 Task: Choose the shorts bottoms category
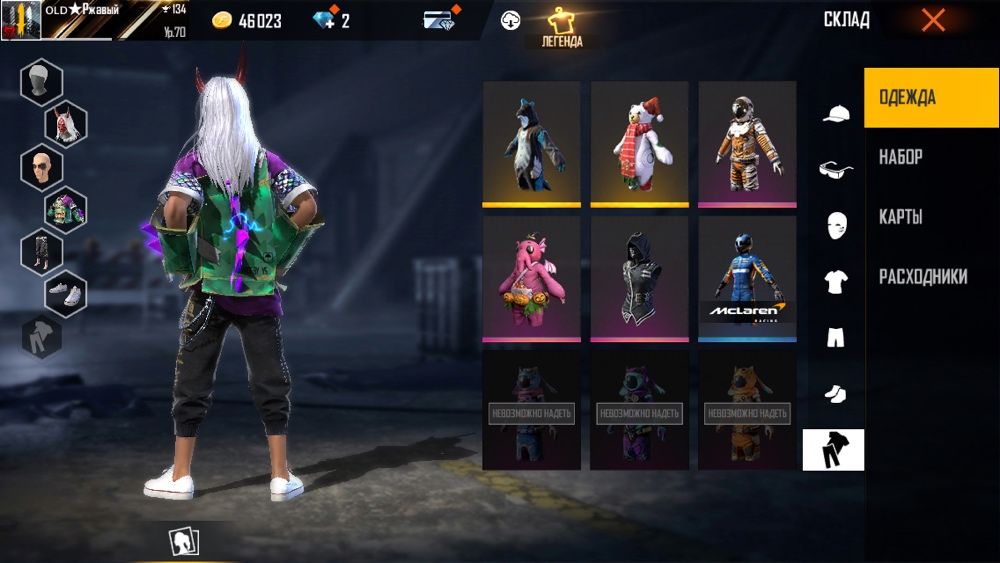tap(835, 338)
